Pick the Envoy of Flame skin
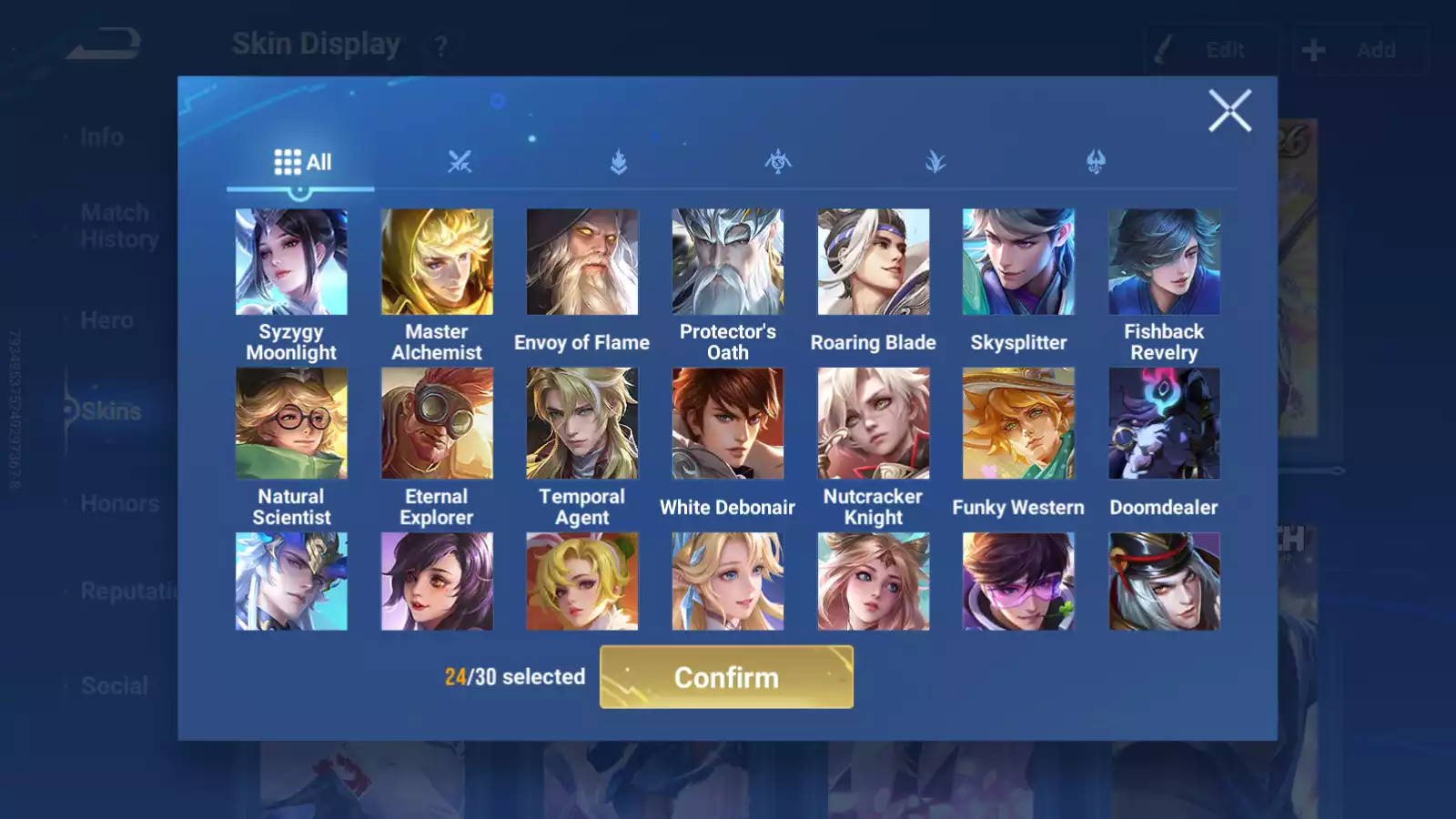Image resolution: width=1456 pixels, height=819 pixels. tap(582, 262)
